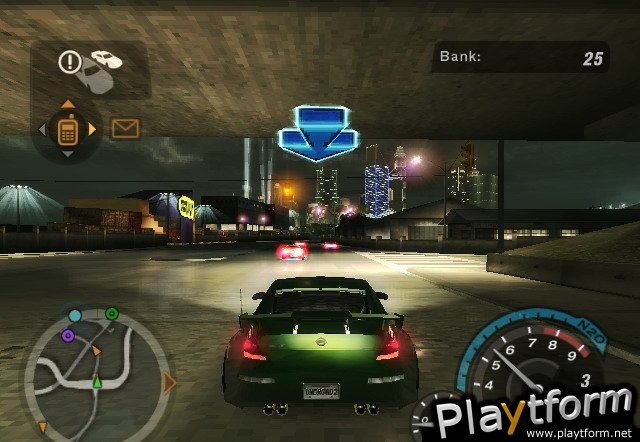640x442 pixels.
Task: Open the cell phone icon
Action: pyautogui.click(x=68, y=129)
